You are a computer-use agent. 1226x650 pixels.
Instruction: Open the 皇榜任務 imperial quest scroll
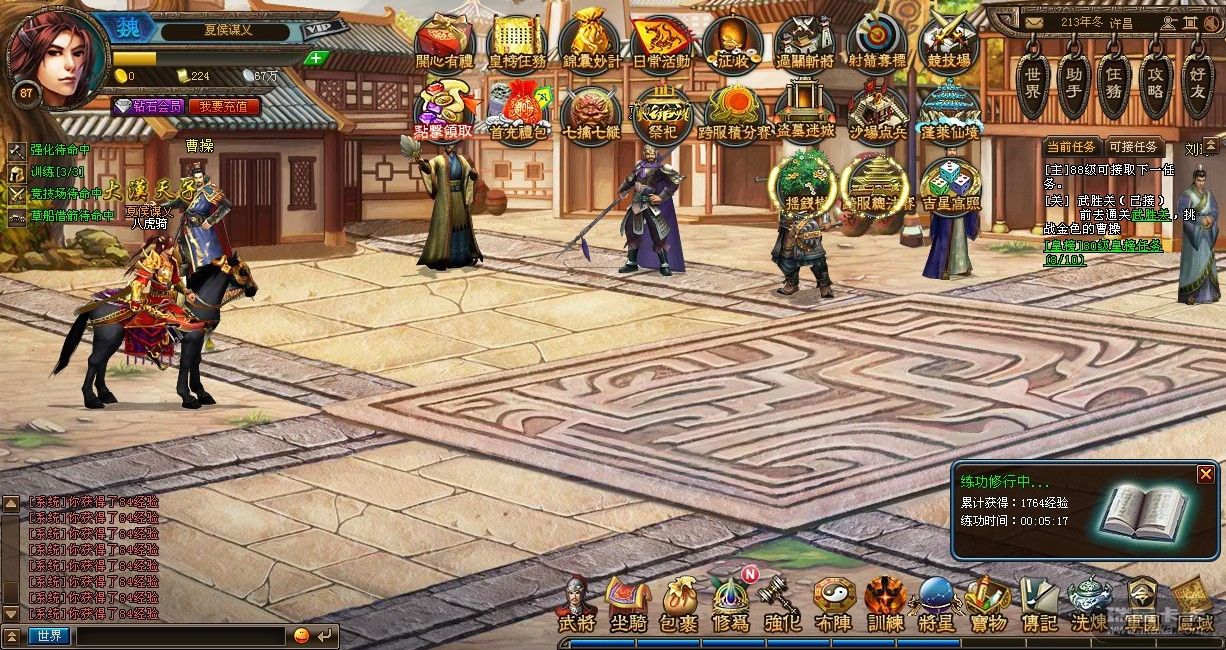[x=517, y=40]
